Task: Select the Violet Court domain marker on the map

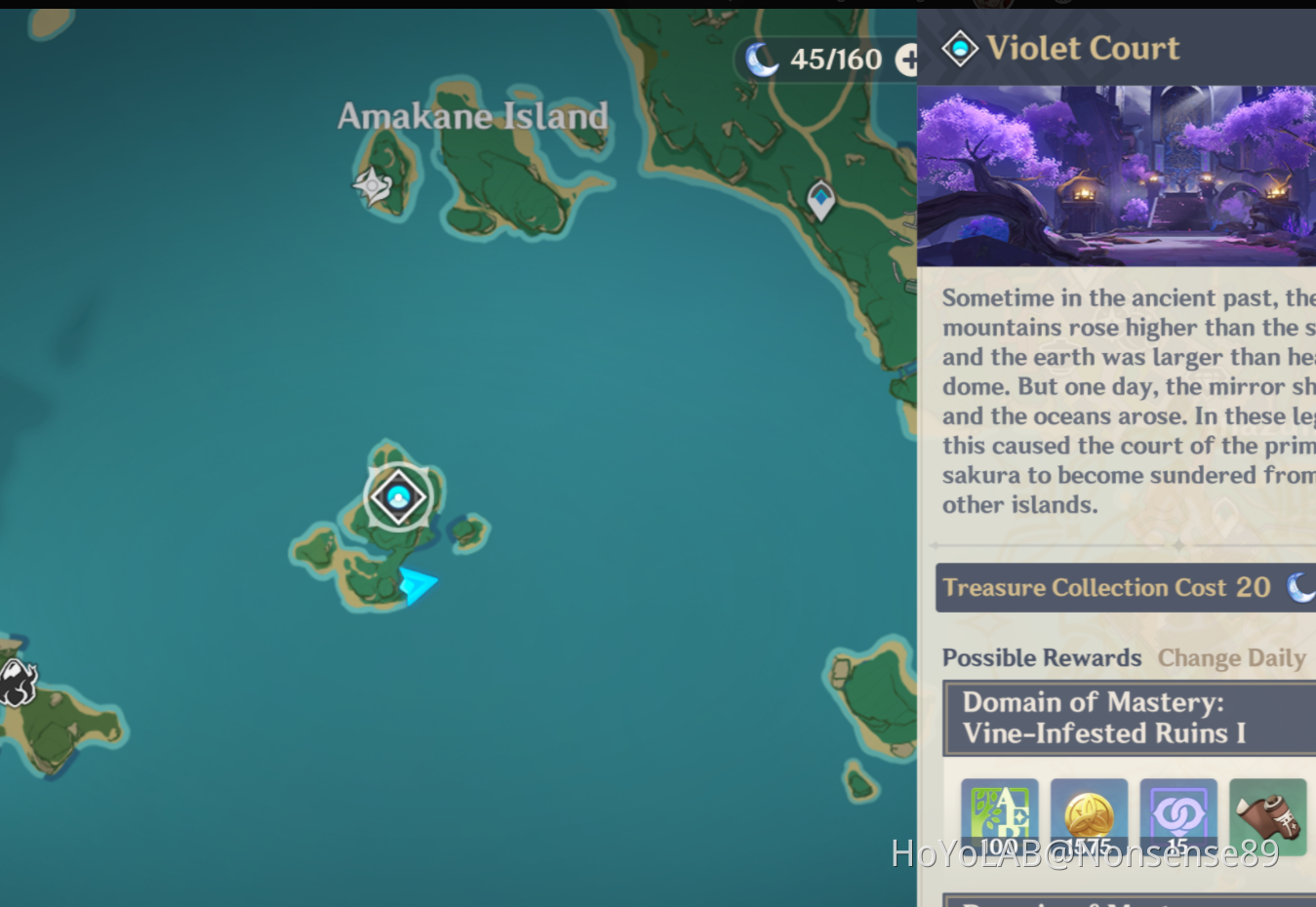Action: click(x=398, y=497)
